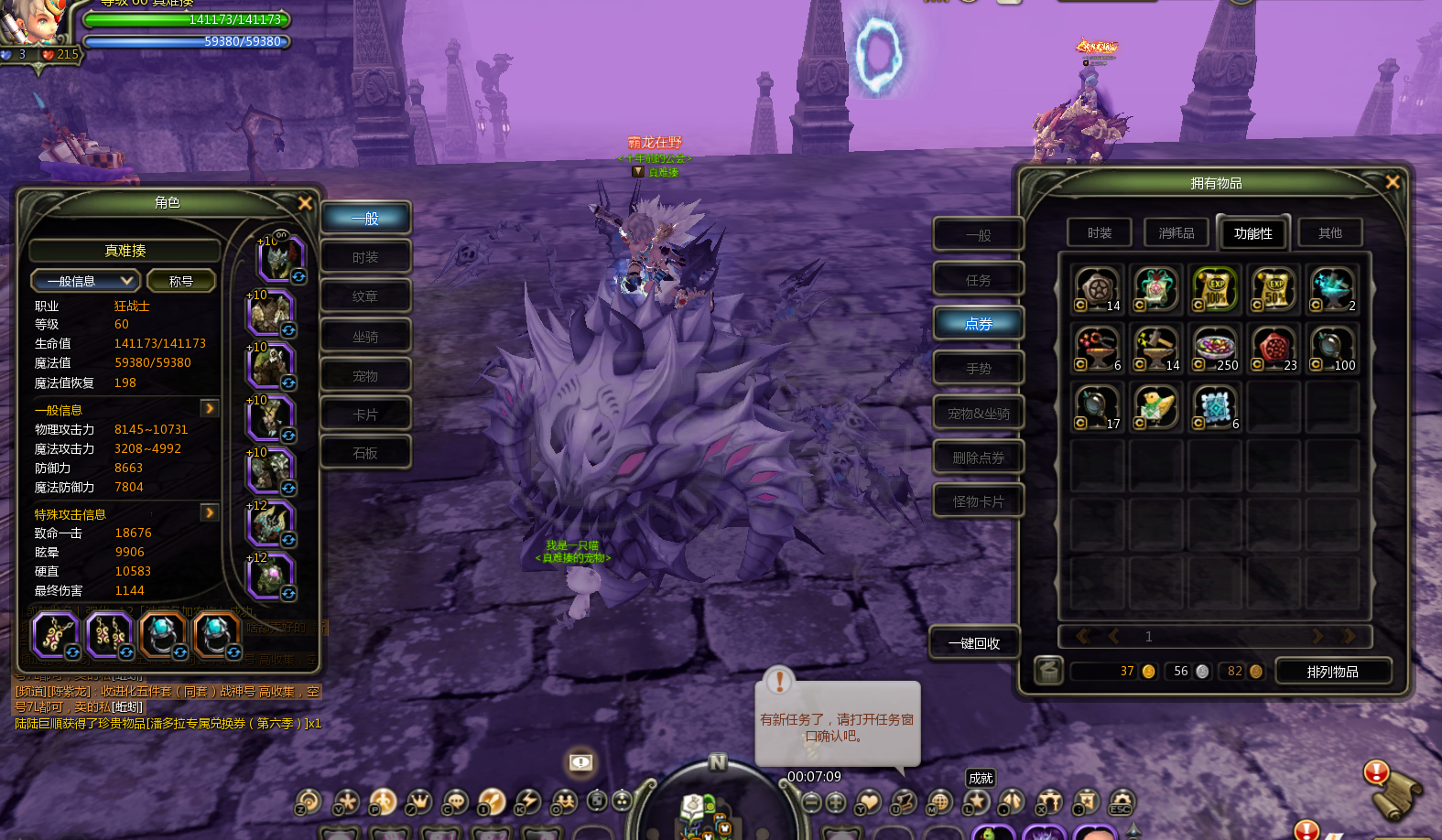The image size is (1442, 840).
Task: Switch inventory to 消耗品 tab
Action: click(1176, 233)
